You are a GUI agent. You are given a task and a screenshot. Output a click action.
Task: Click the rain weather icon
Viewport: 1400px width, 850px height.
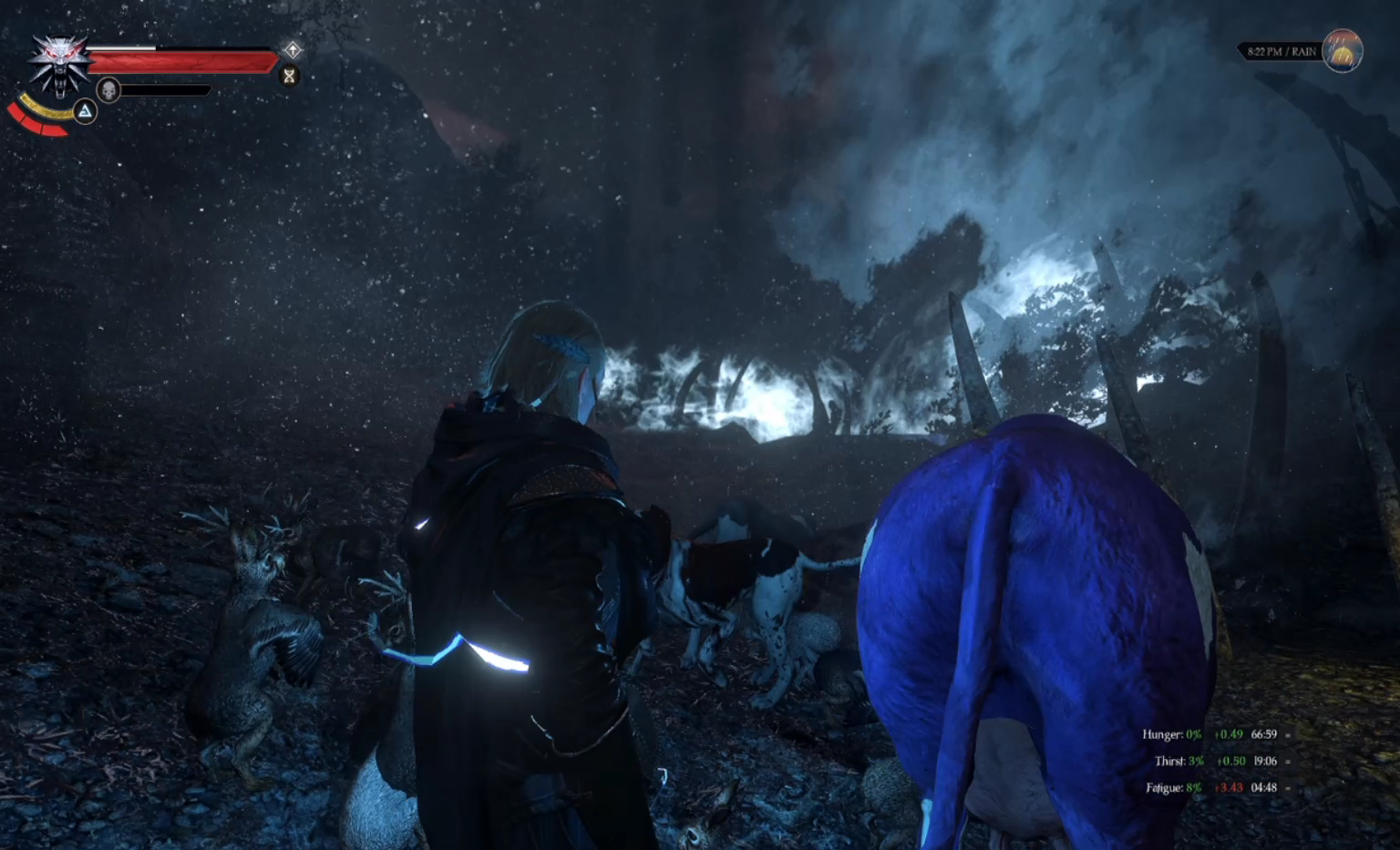coord(1342,51)
